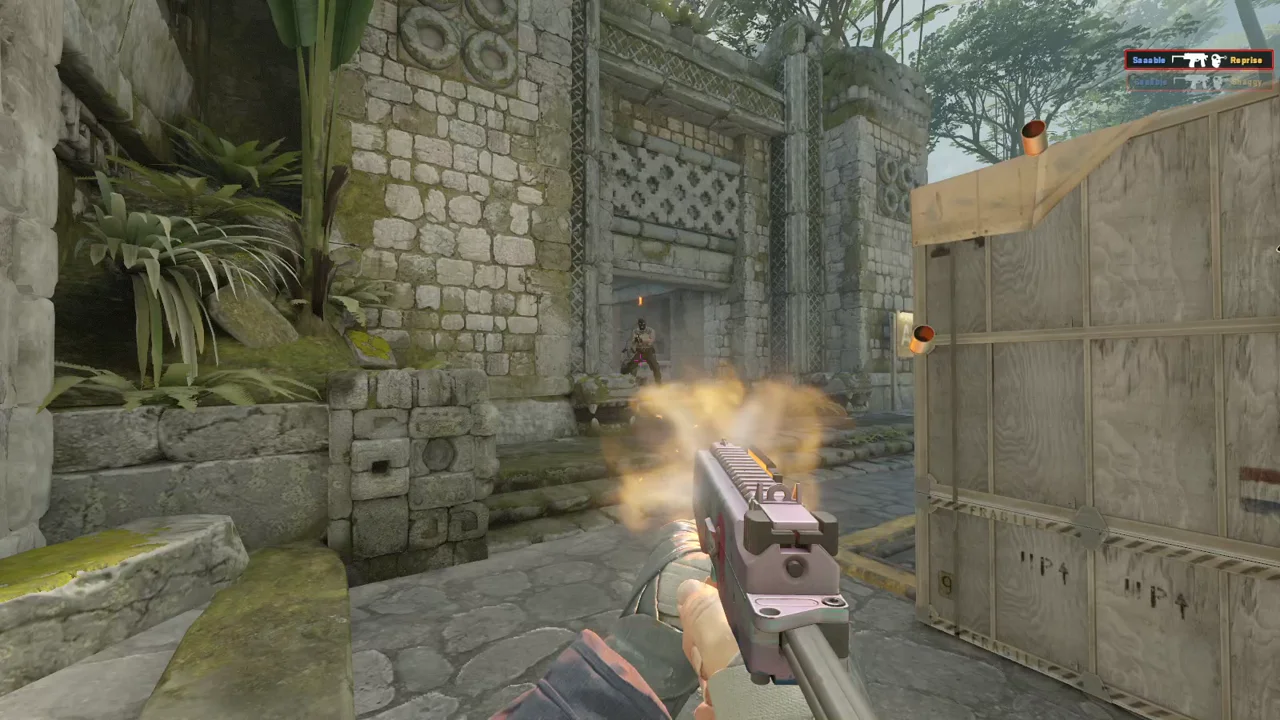This screenshot has width=1280, height=720.
Task: Click the faded Shaggy kill feed entry
Action: (x=1198, y=82)
